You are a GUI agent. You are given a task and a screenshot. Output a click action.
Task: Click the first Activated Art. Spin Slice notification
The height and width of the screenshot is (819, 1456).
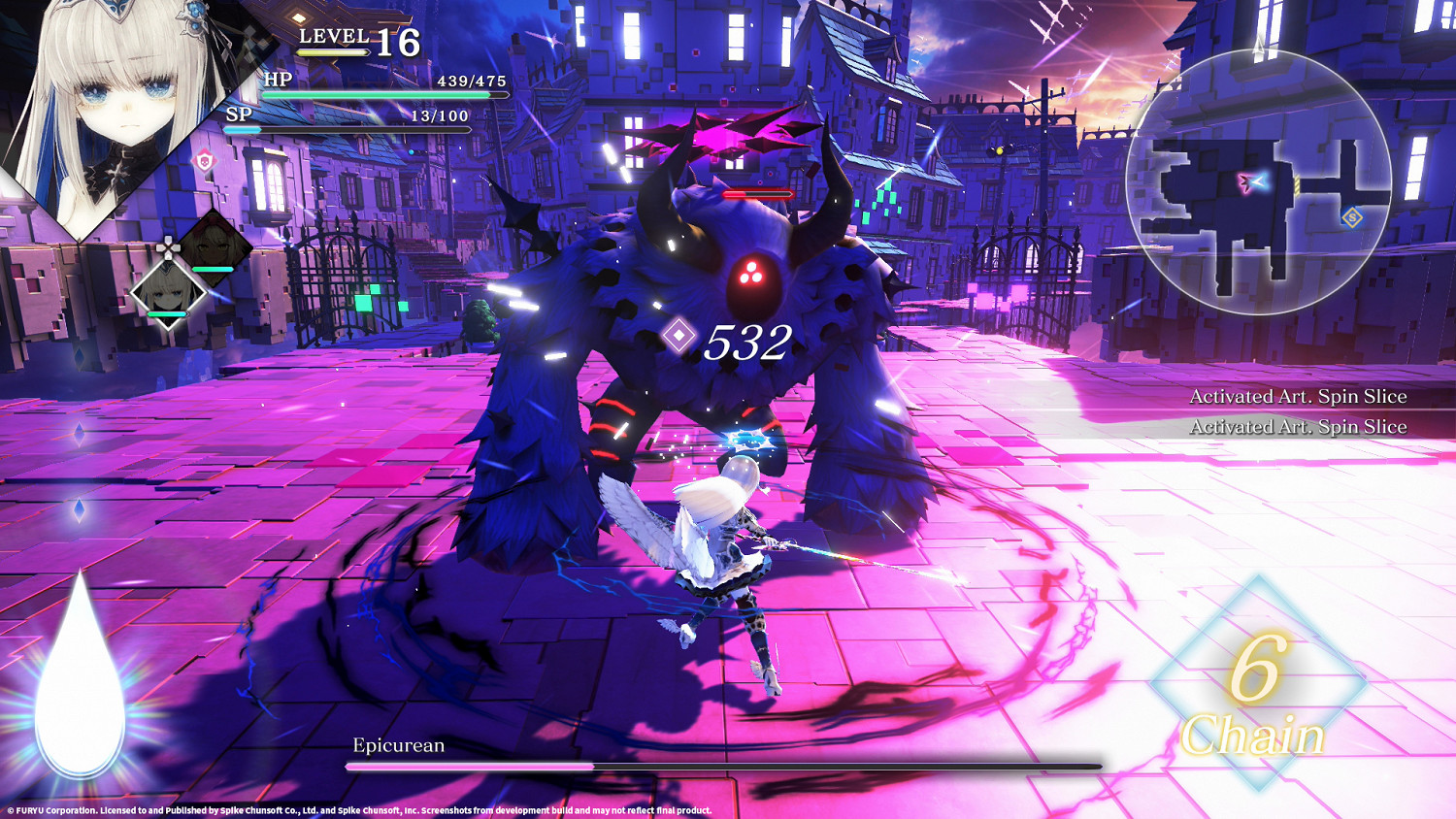point(1299,396)
